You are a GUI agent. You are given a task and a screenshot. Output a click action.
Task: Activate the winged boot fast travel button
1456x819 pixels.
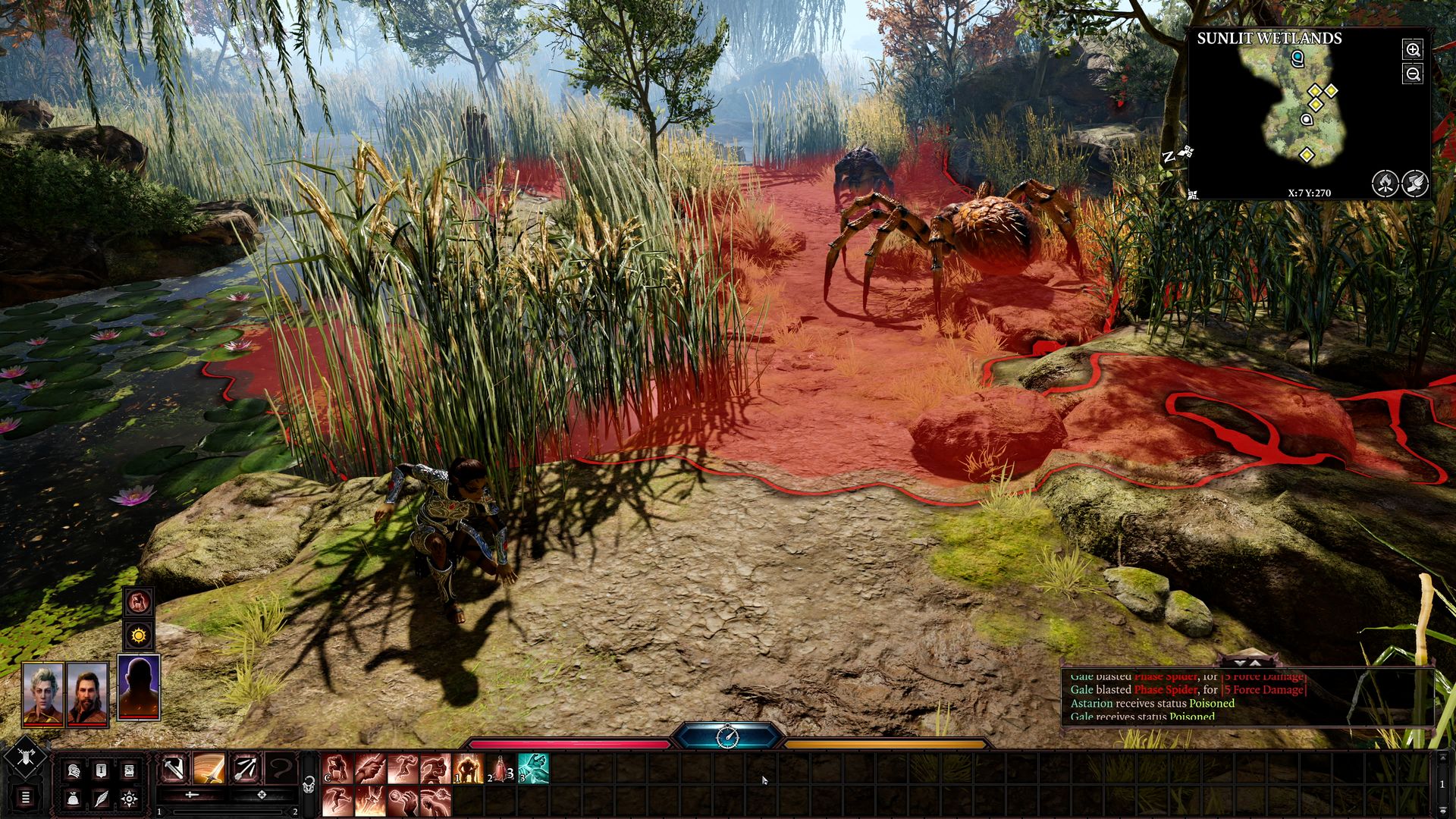point(1415,183)
